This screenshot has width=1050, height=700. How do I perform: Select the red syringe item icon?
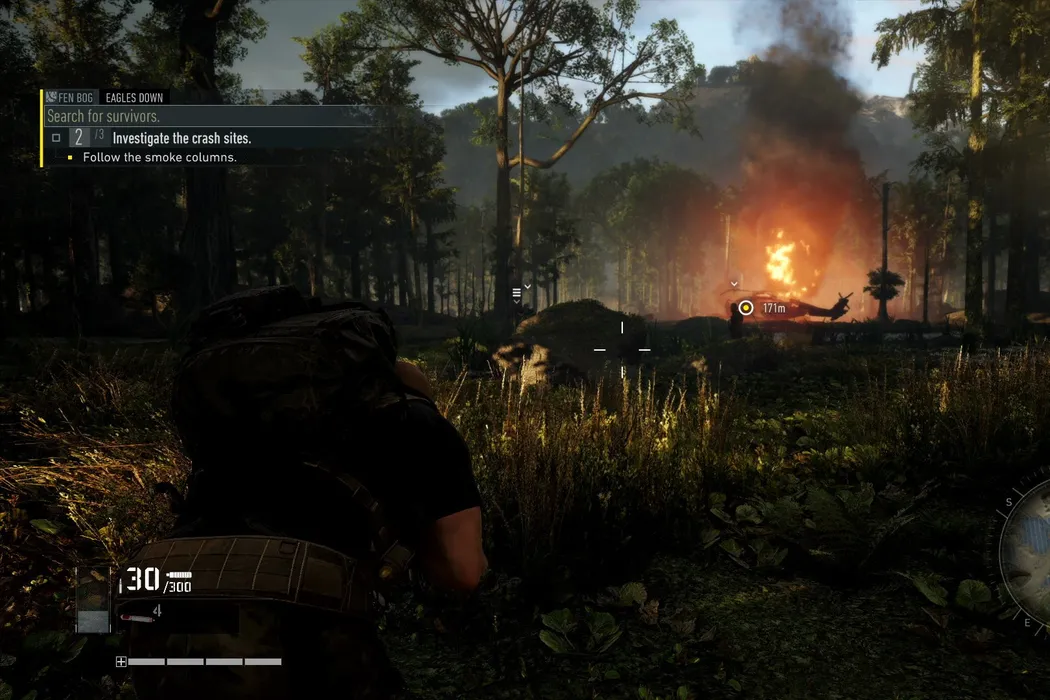[x=137, y=618]
